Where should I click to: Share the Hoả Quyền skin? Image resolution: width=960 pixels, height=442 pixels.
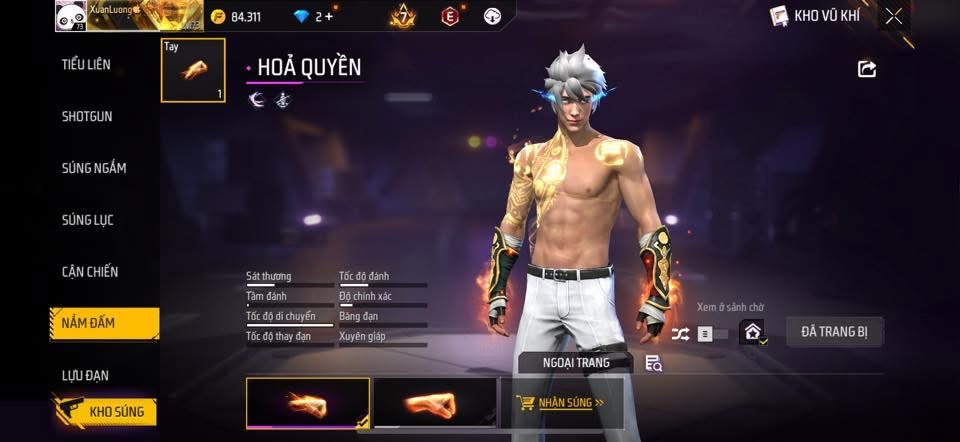pyautogui.click(x=867, y=68)
